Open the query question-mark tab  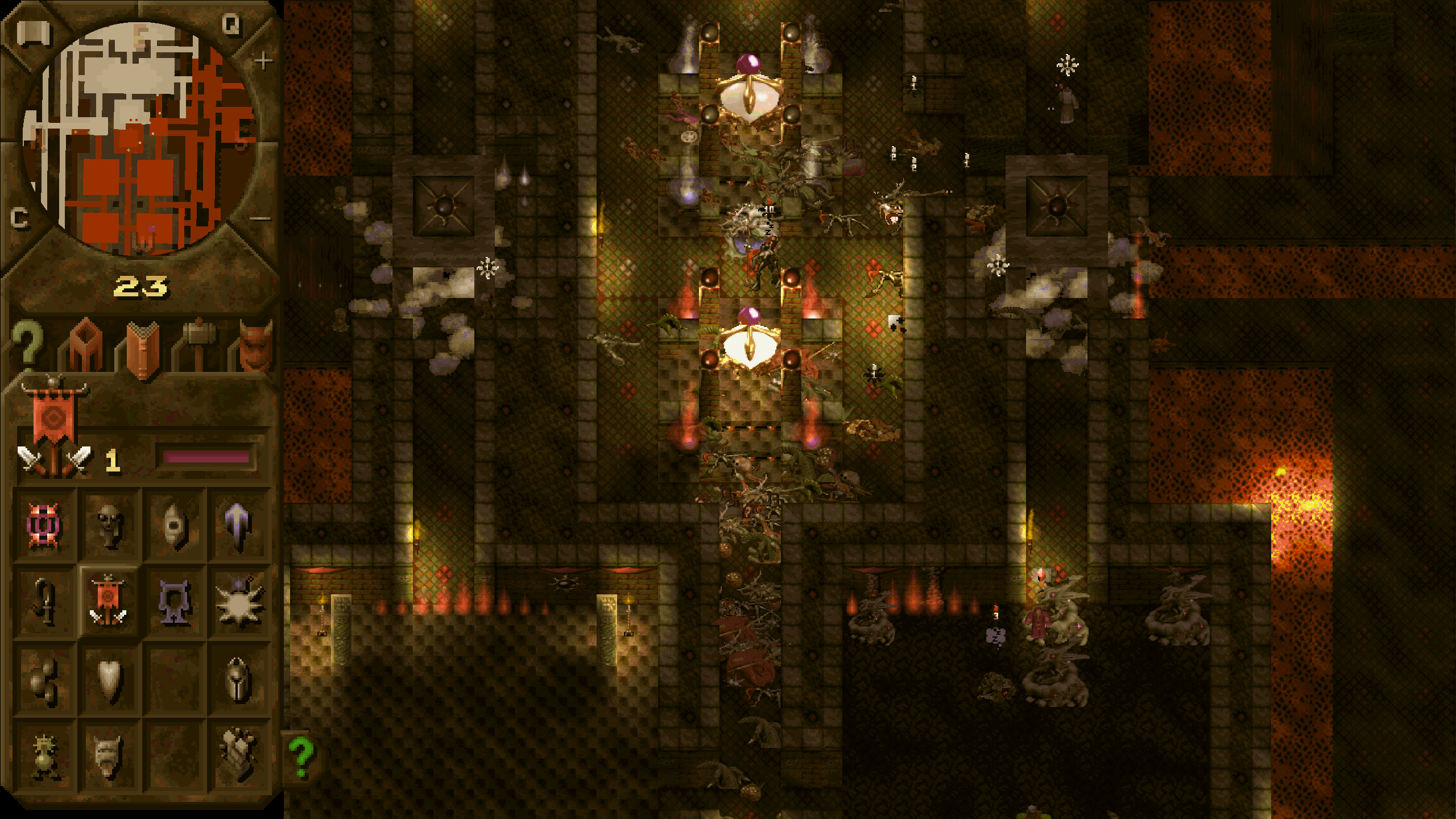point(27,343)
